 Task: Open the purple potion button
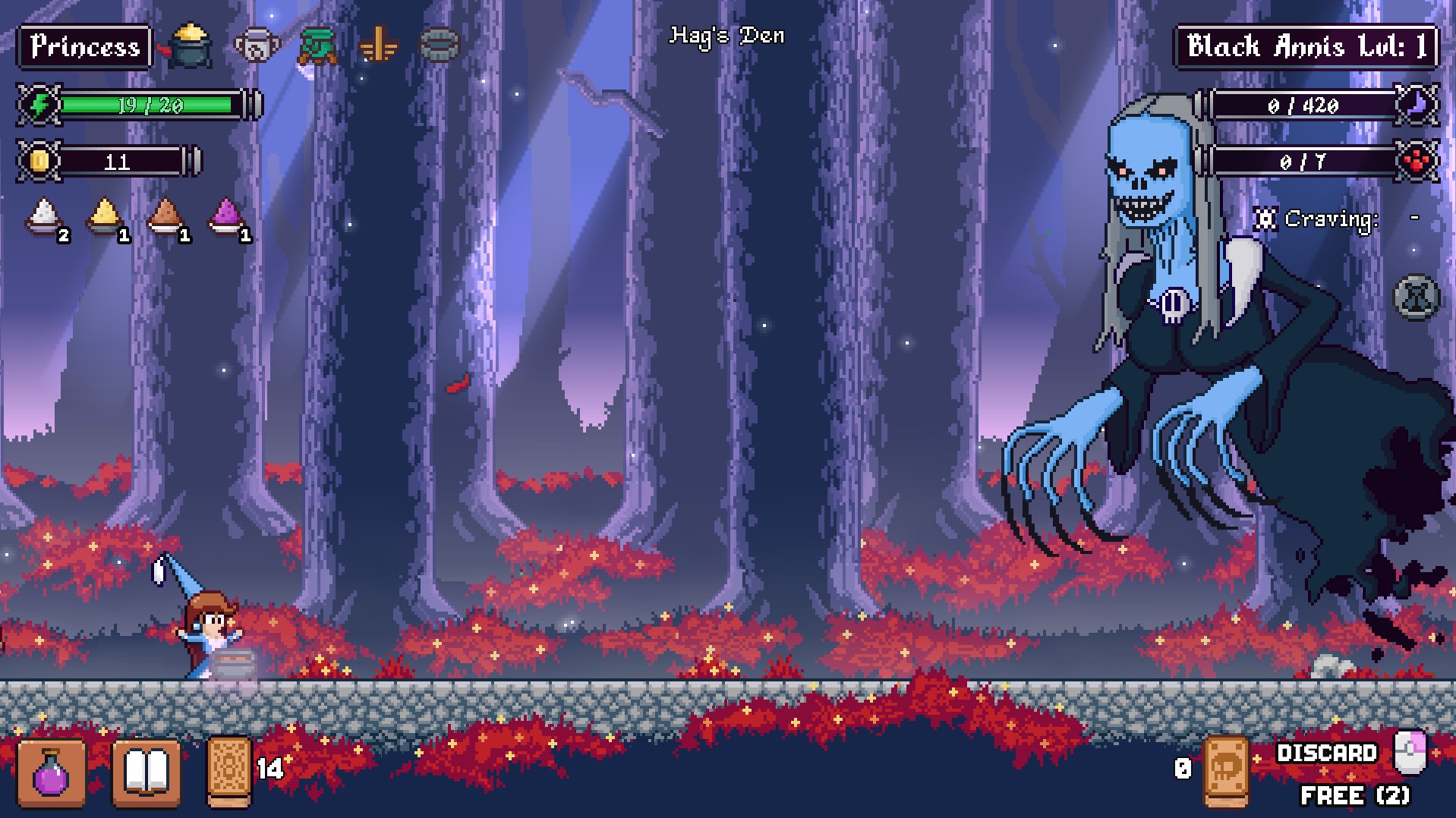[x=51, y=772]
